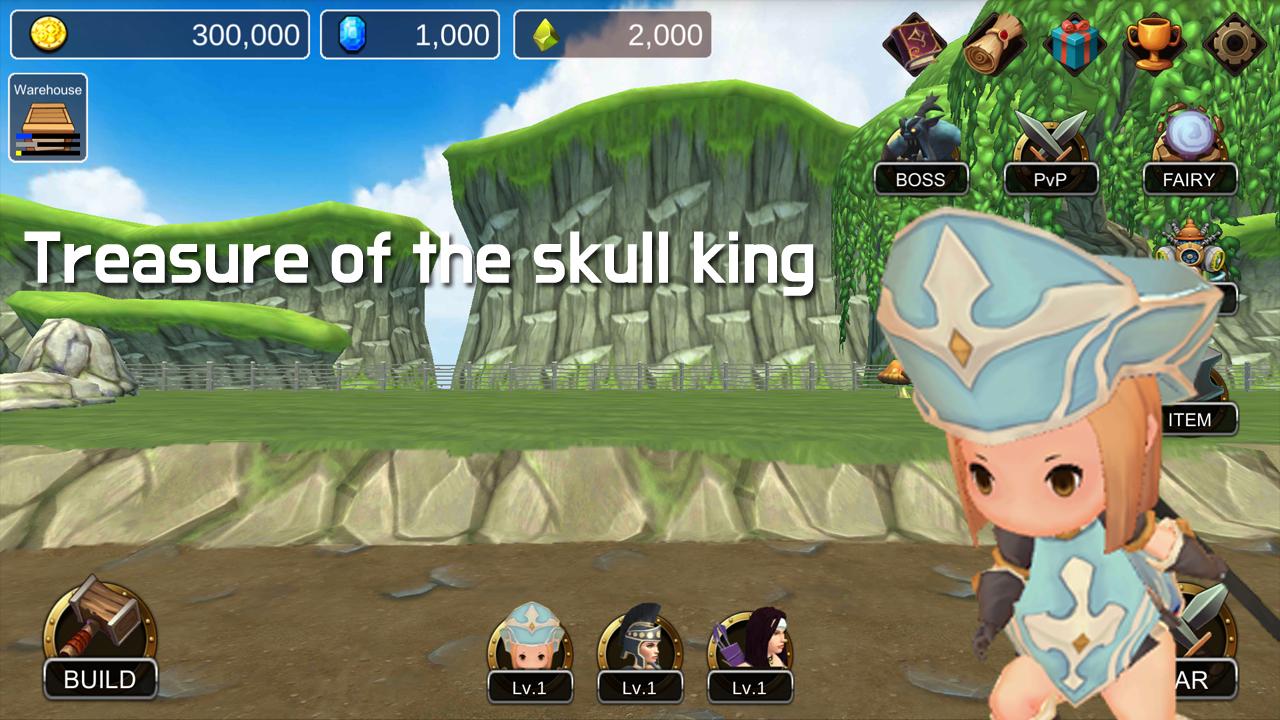This screenshot has height=720, width=1280.
Task: Select the helmeted Lv.1 warrior portrait
Action: coord(640,645)
